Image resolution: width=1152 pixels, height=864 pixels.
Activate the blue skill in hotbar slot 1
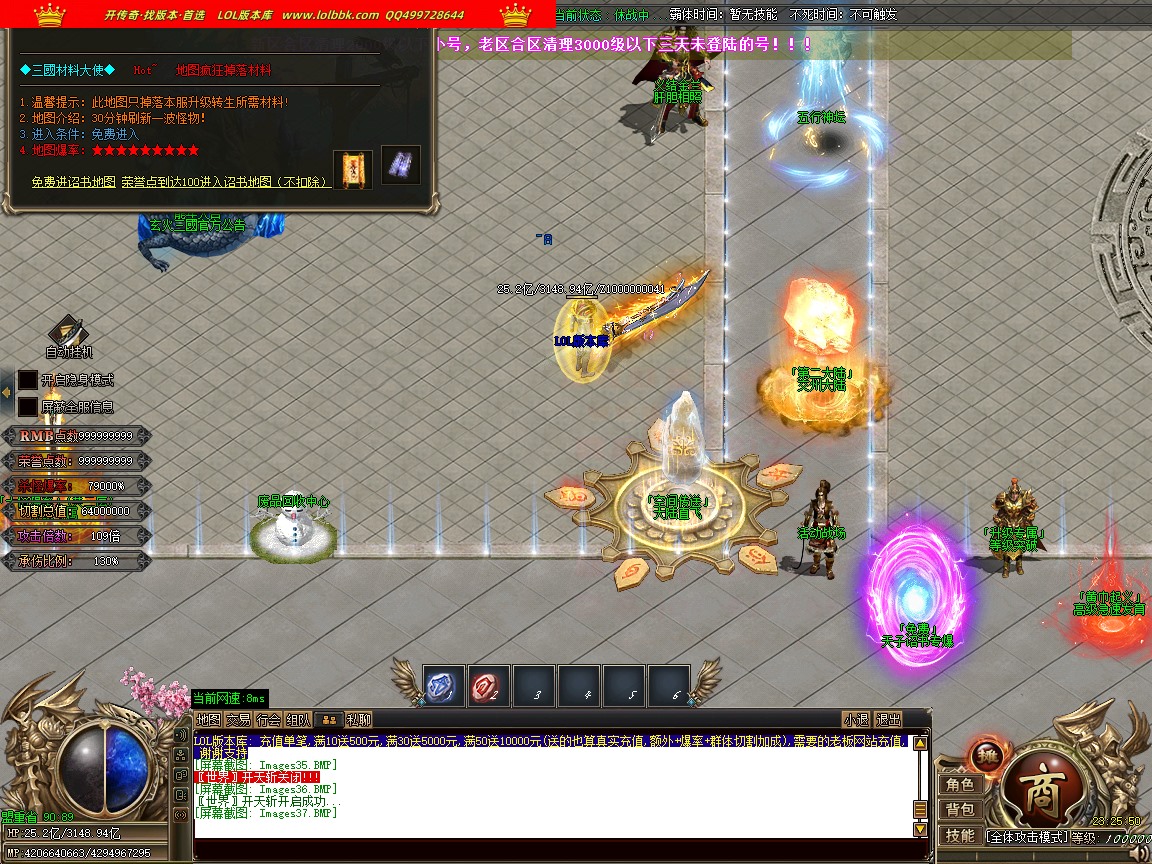point(443,686)
